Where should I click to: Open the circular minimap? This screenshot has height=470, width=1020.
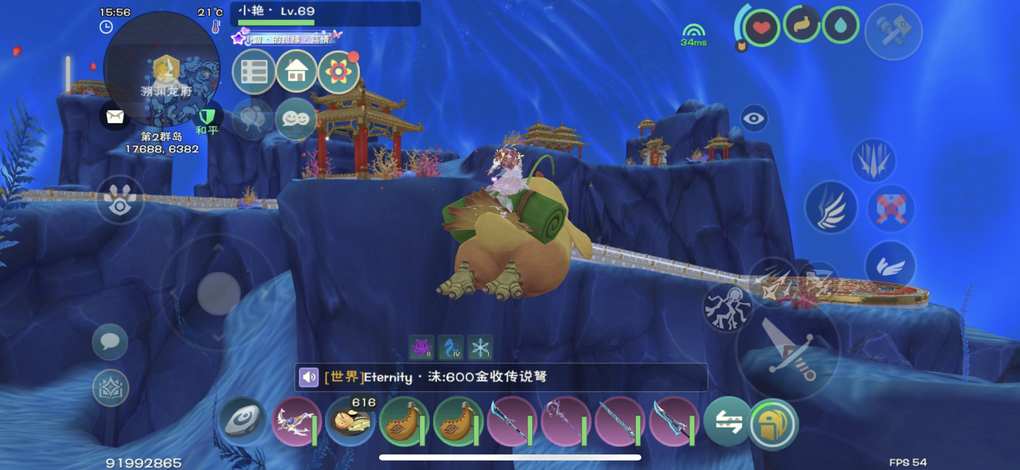coord(162,69)
